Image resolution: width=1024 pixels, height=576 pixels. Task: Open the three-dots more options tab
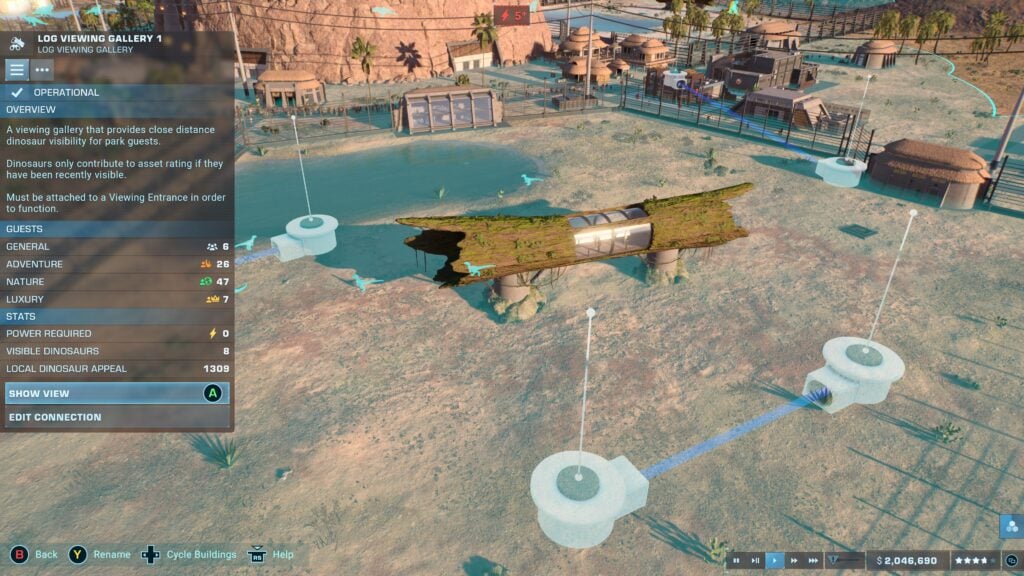tap(42, 70)
